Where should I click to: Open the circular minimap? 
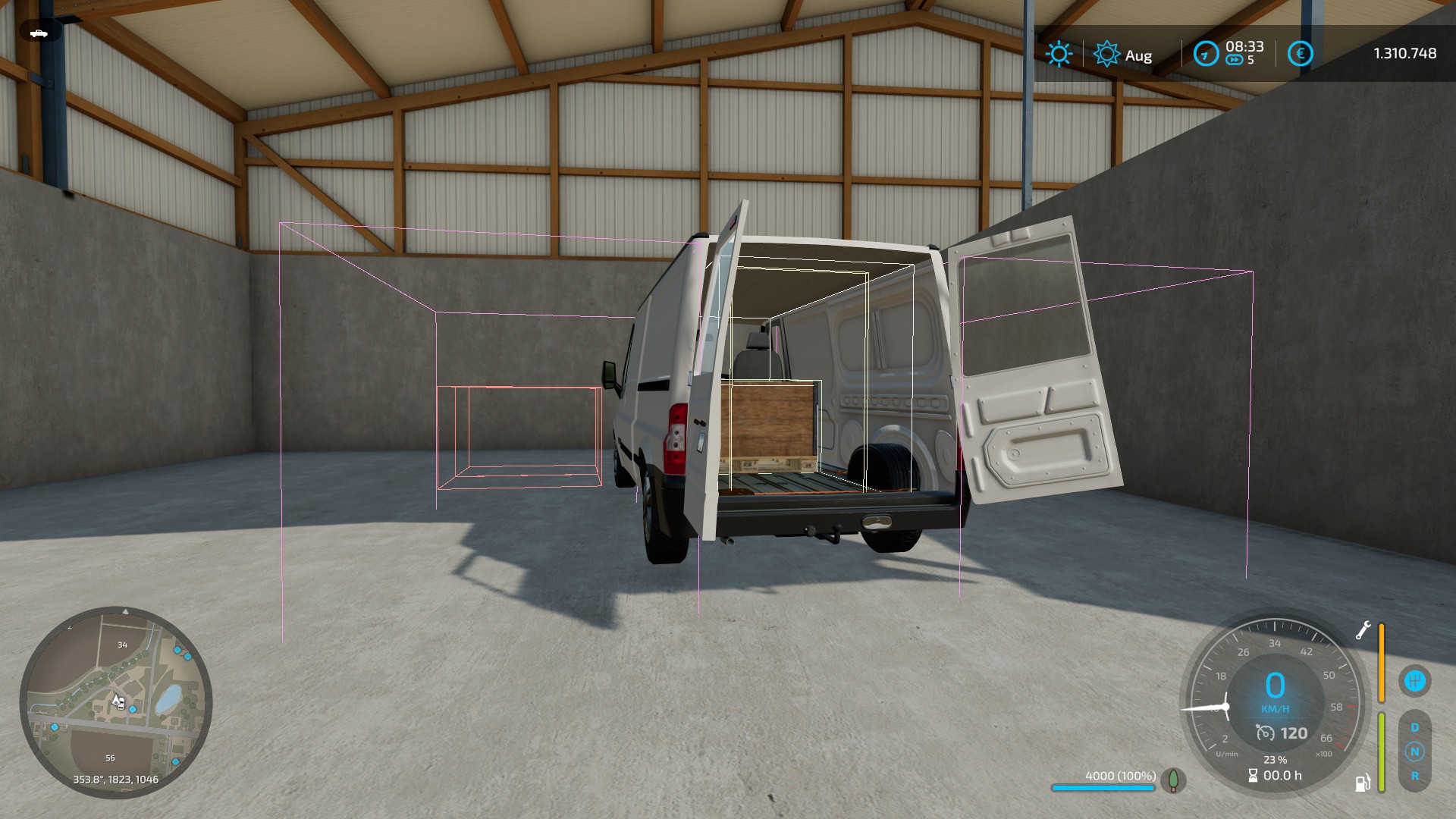(115, 703)
